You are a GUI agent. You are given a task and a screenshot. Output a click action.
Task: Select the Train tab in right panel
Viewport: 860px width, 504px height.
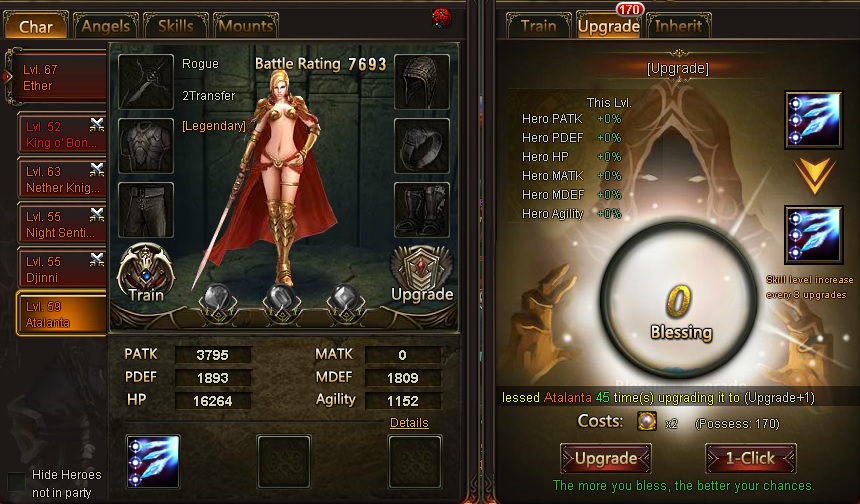coord(538,26)
